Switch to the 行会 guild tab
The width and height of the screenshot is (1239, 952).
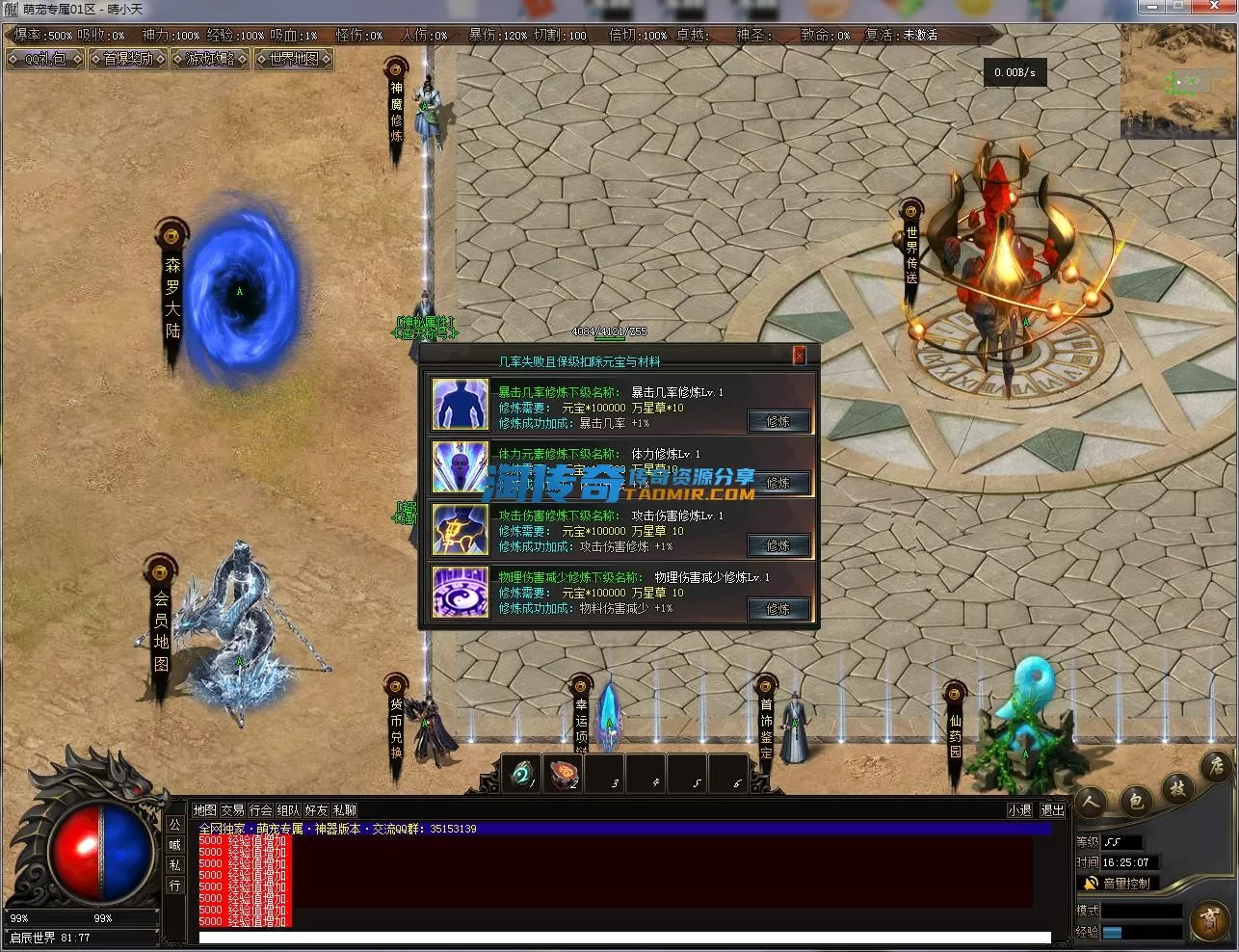tap(260, 810)
